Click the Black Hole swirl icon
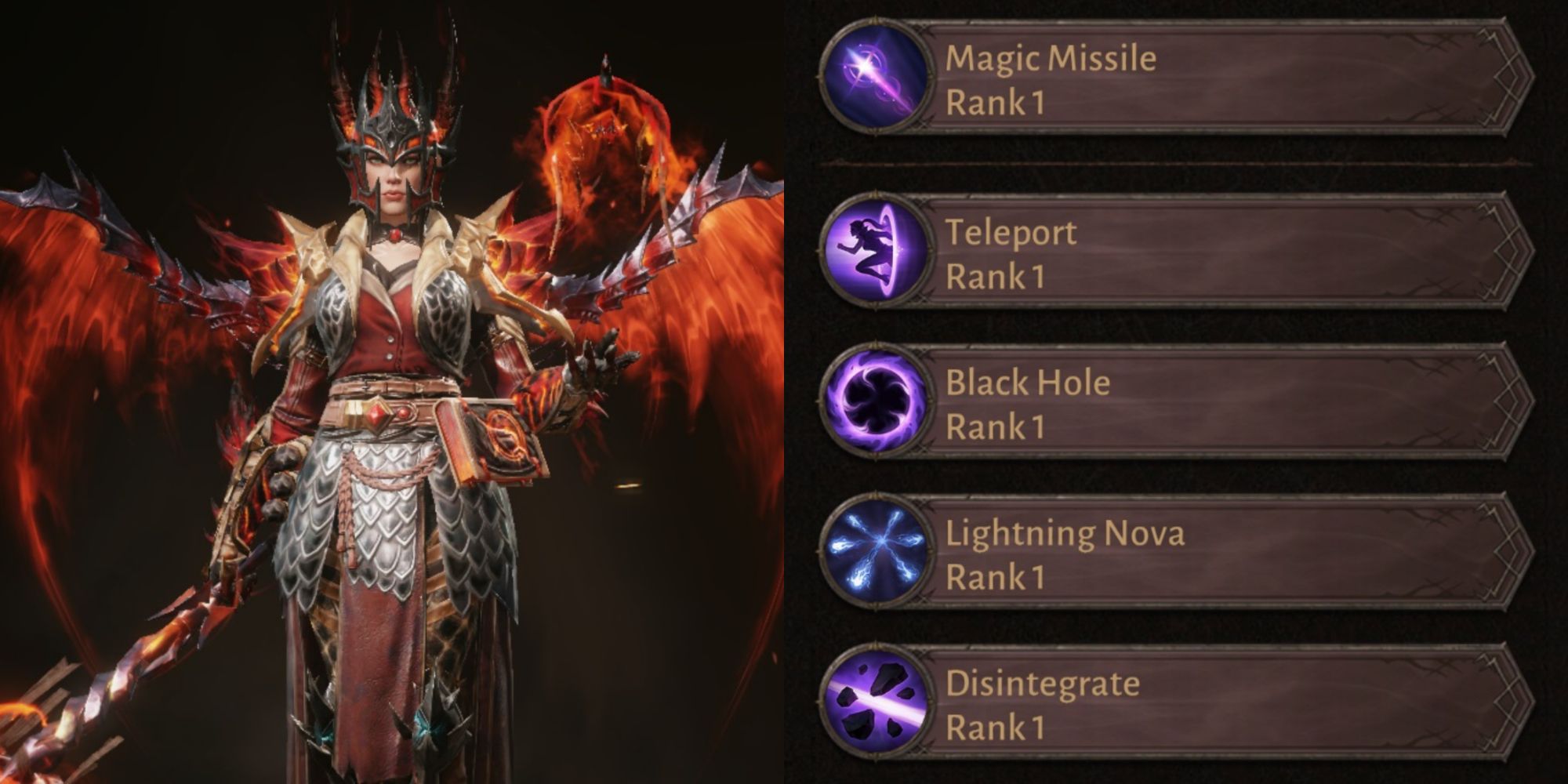 [x=876, y=403]
